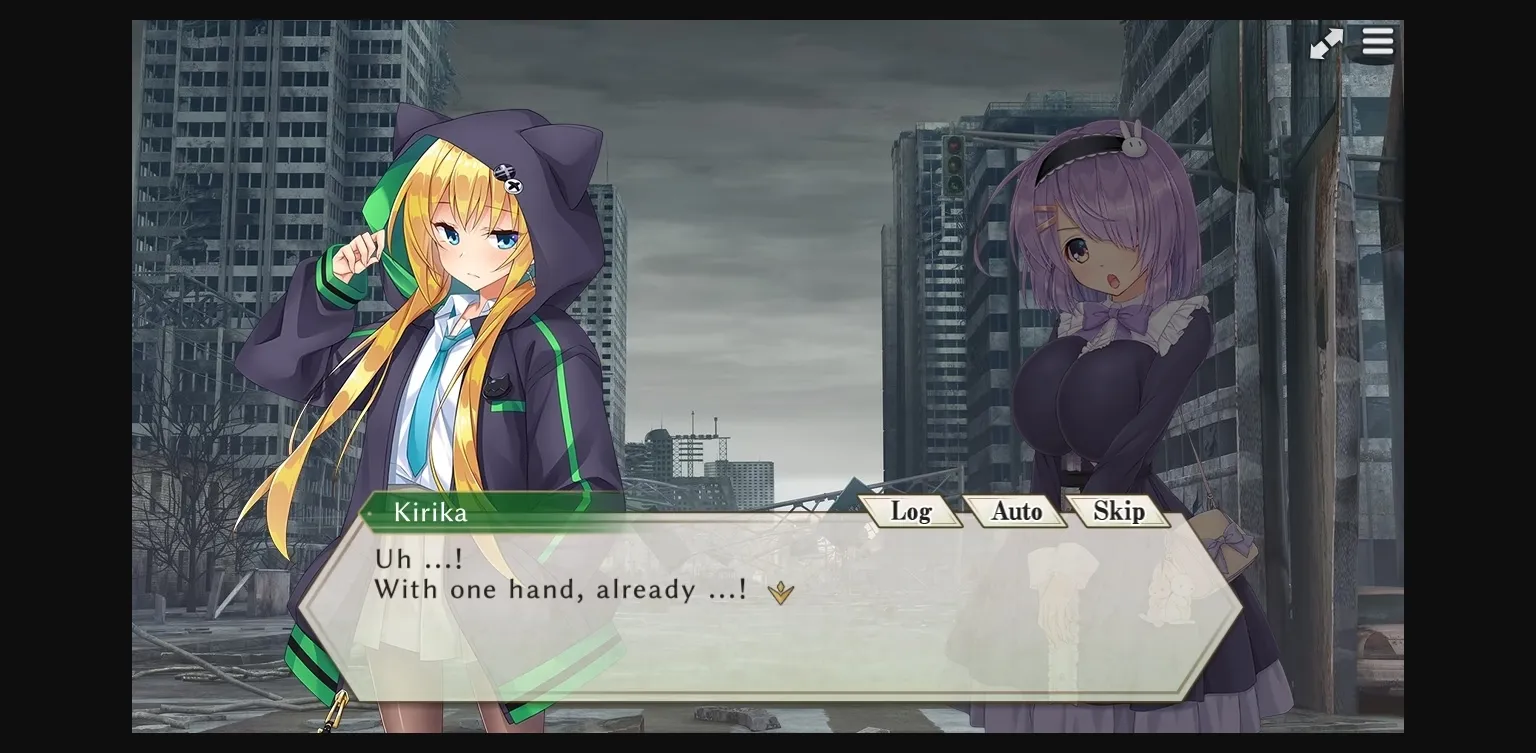Switch to the dialogue Log view

(913, 511)
